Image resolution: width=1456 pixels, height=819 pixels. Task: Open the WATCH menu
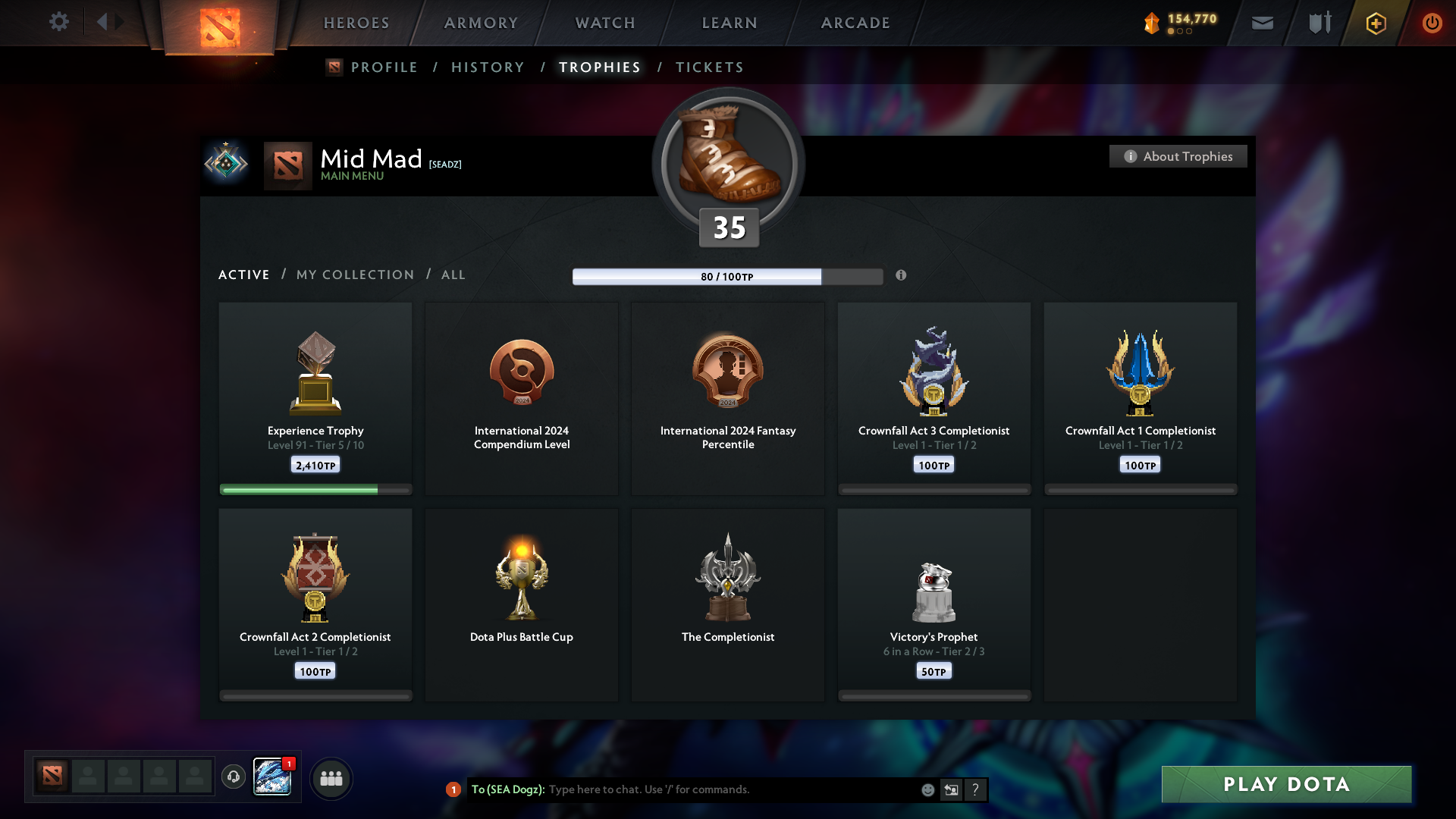[x=604, y=23]
